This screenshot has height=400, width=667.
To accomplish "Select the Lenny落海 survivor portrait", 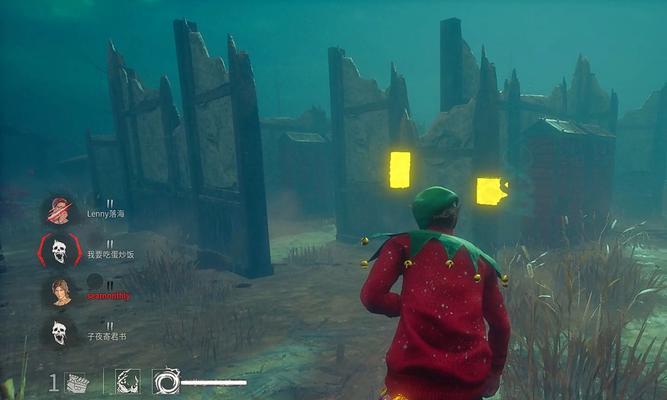I will click(x=59, y=211).
